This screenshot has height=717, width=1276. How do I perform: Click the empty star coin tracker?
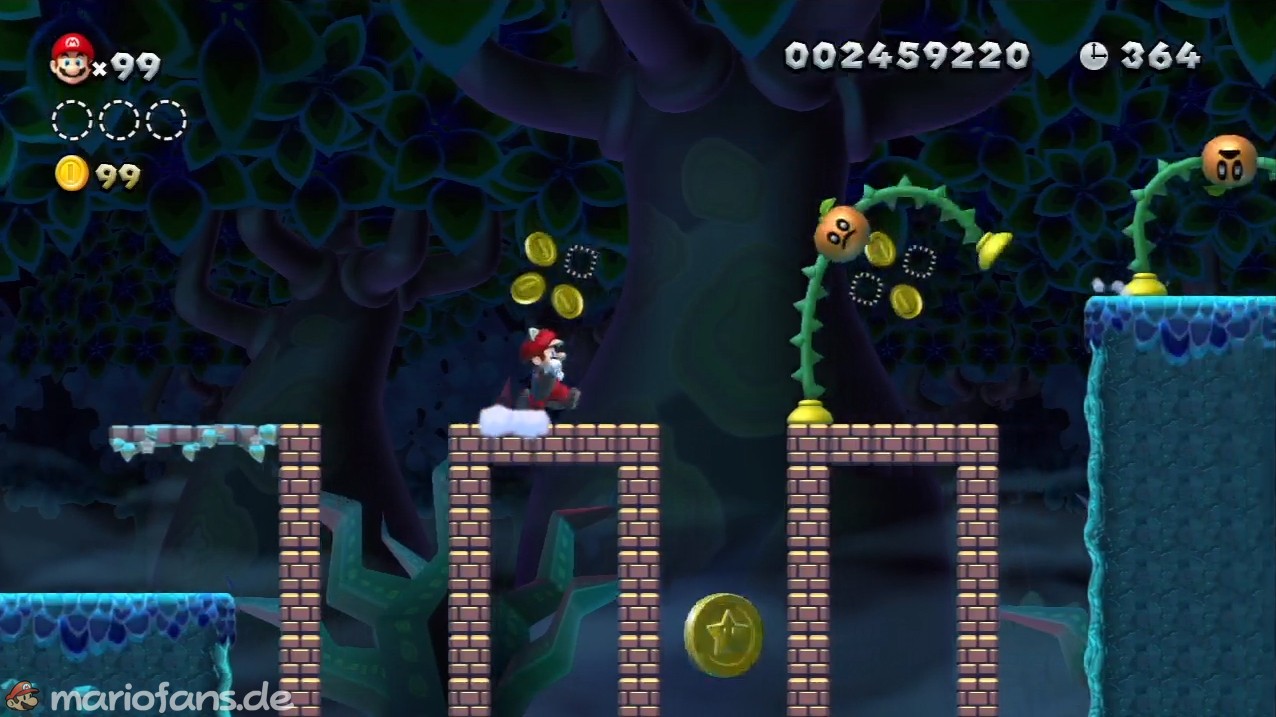[119, 120]
